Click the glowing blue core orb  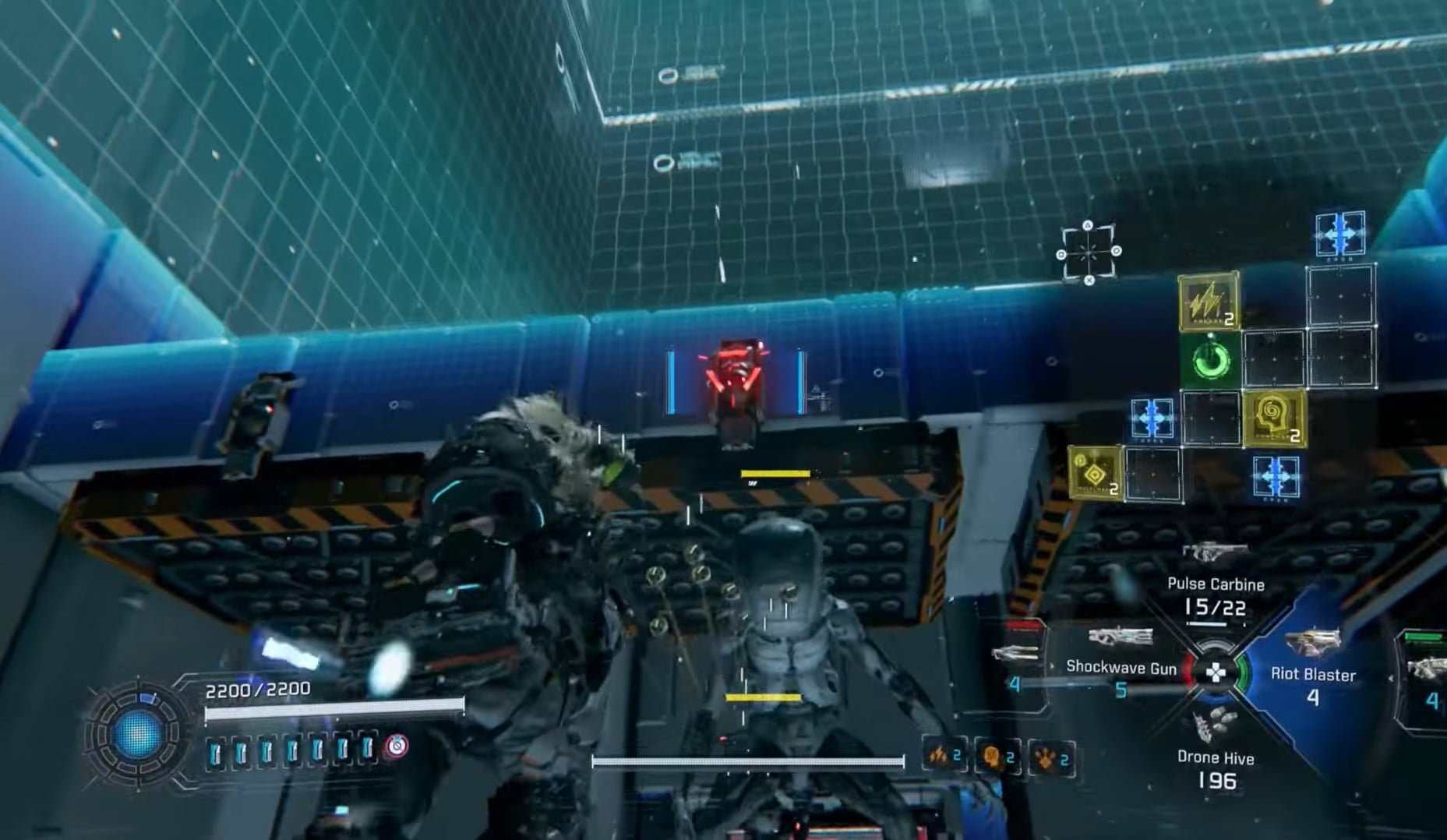coord(136,734)
